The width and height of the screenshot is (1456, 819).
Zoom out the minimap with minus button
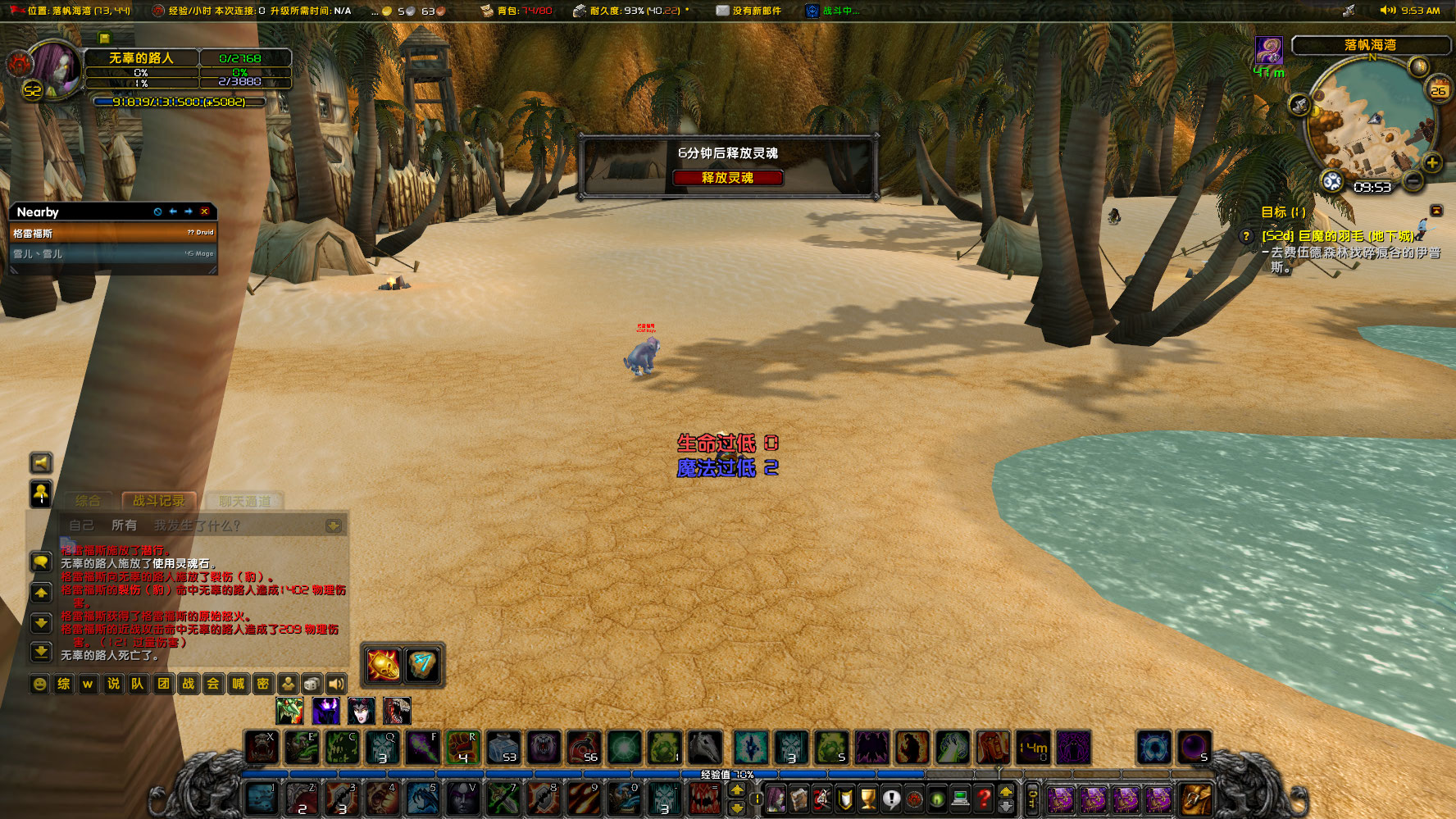coord(1413,180)
